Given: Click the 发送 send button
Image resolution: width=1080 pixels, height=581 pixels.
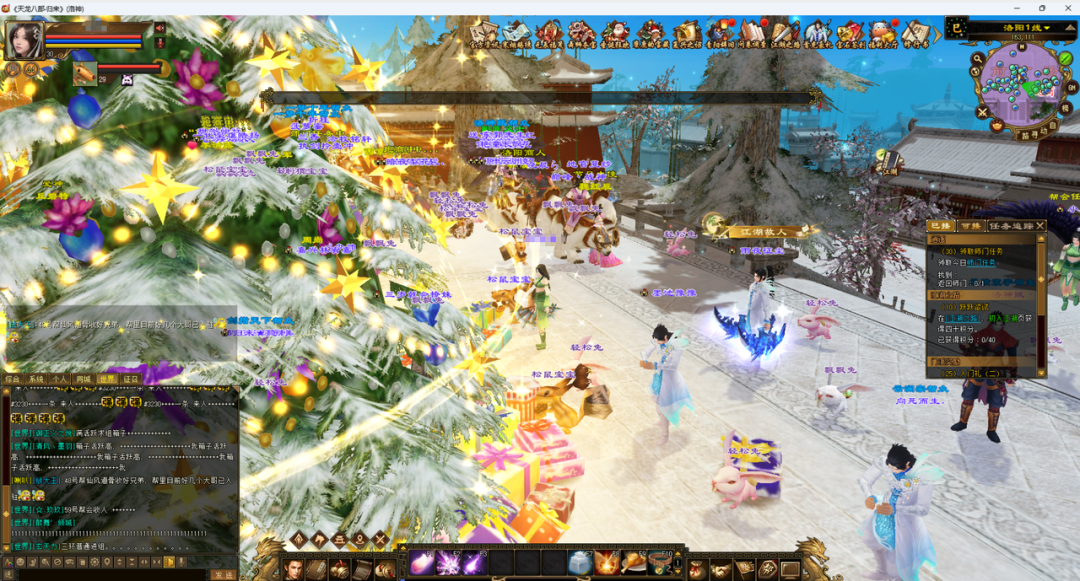Looking at the screenshot, I should pyautogui.click(x=222, y=575).
